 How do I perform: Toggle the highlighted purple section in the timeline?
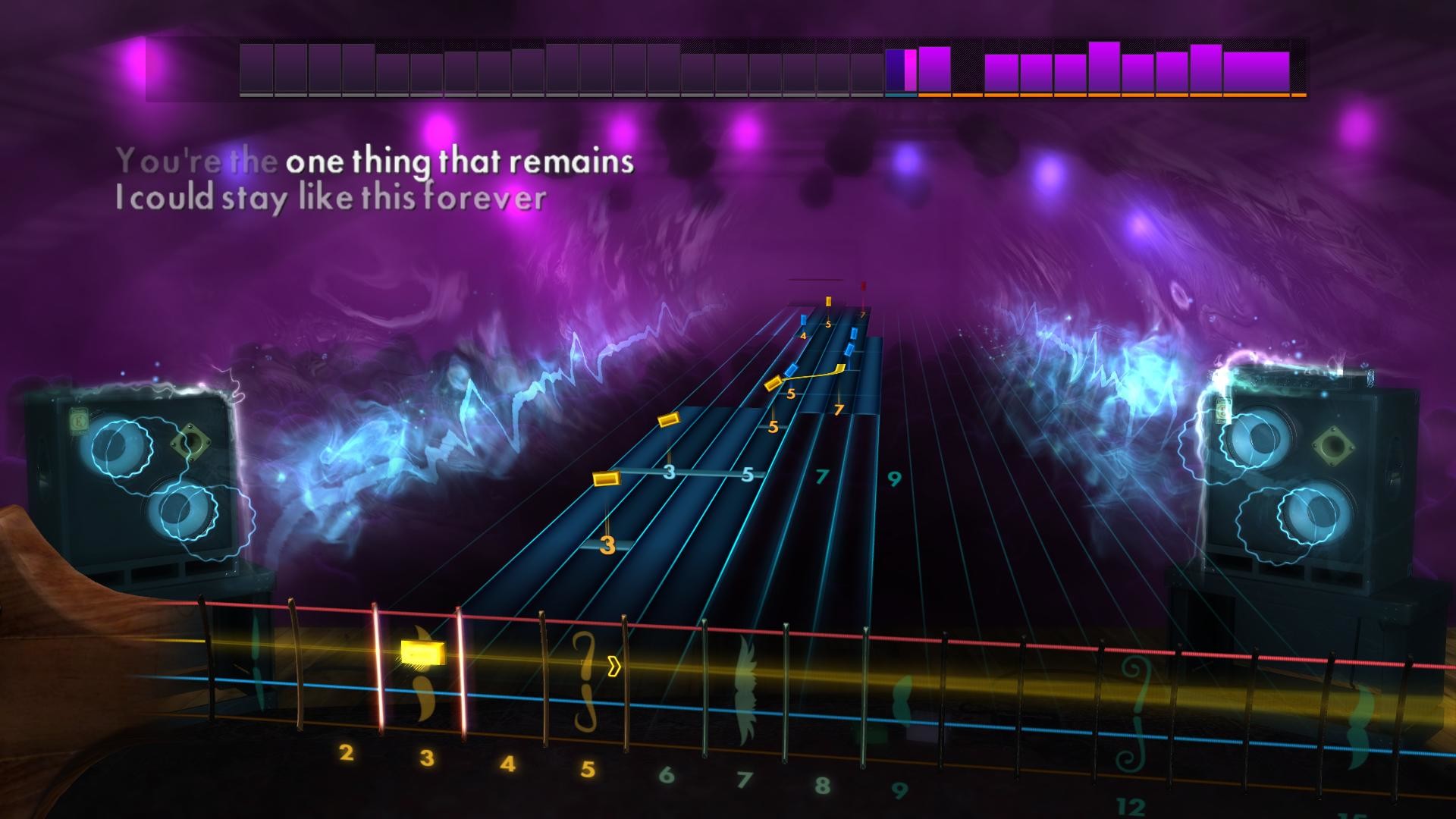coord(899,68)
